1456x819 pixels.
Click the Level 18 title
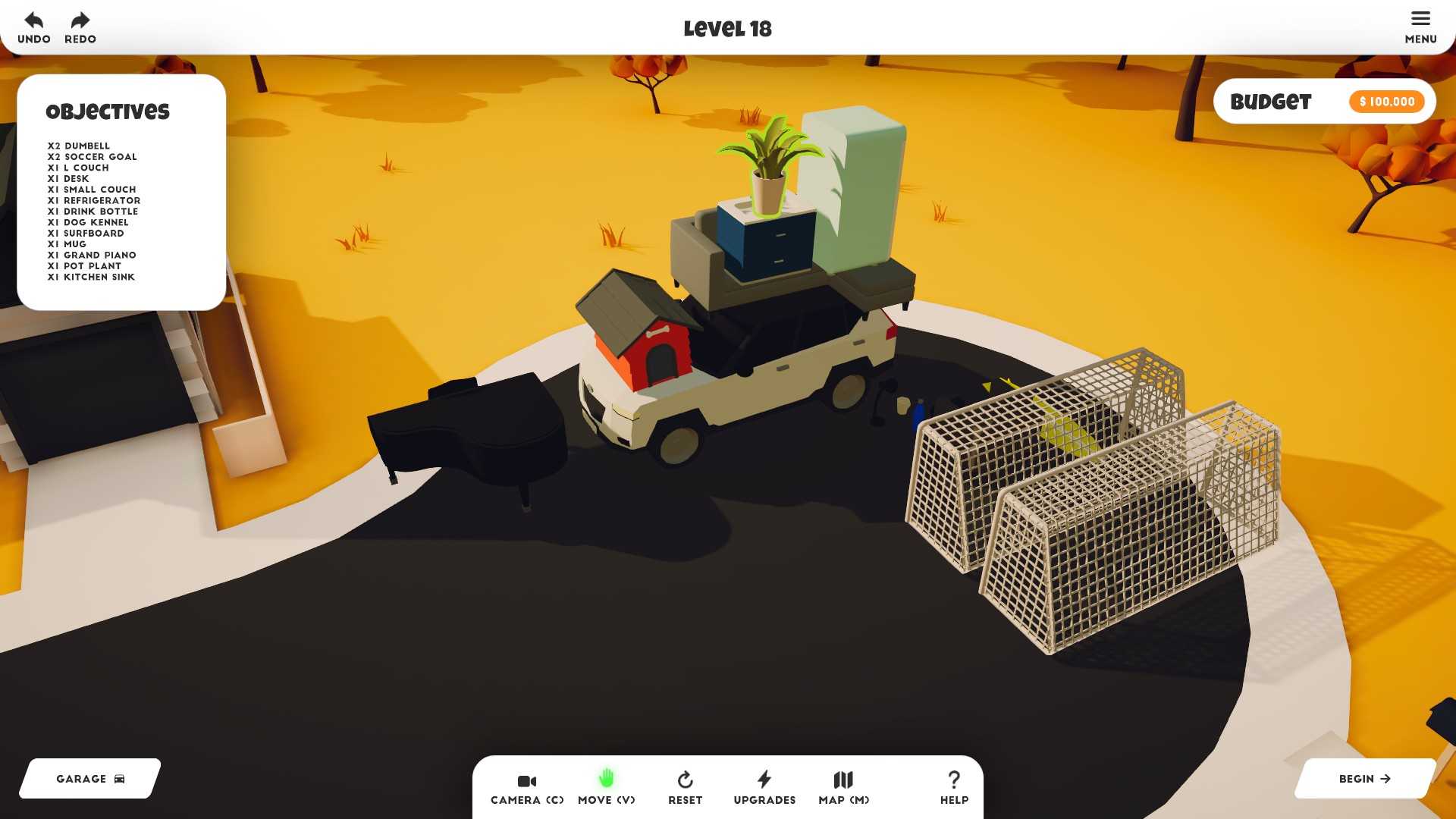727,28
